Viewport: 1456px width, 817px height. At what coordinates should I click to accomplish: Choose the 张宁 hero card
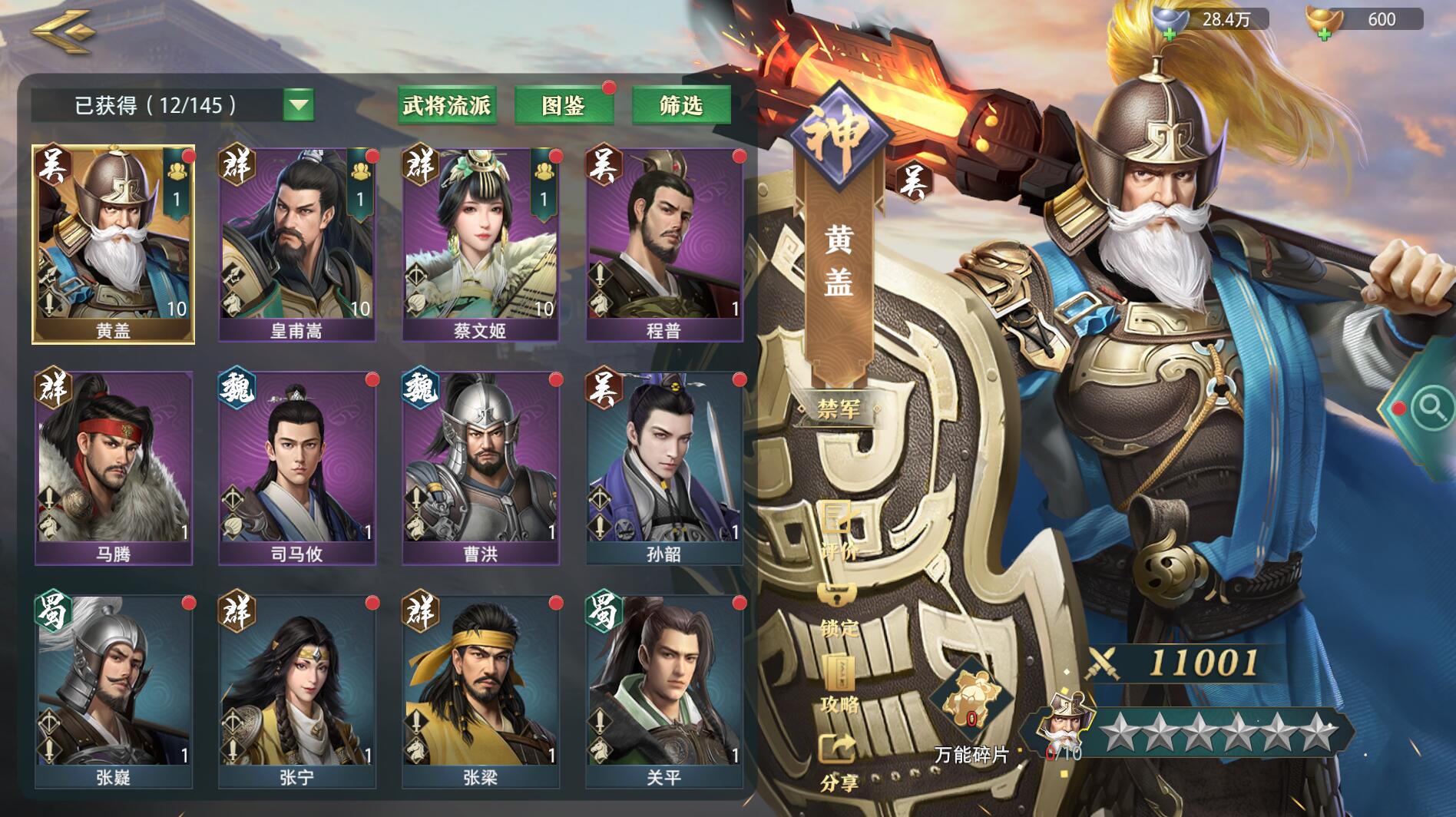click(297, 691)
